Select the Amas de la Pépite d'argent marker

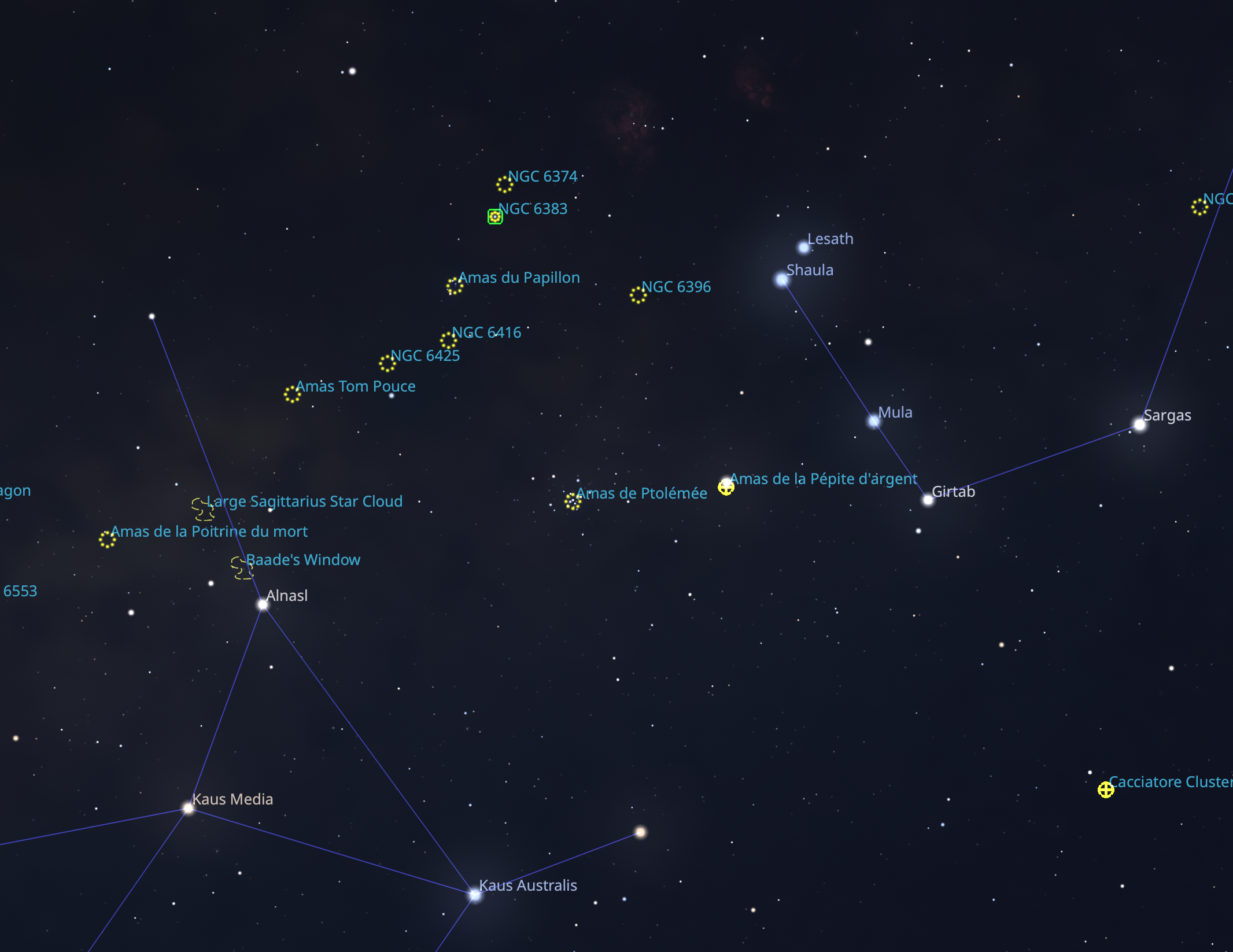pos(726,488)
